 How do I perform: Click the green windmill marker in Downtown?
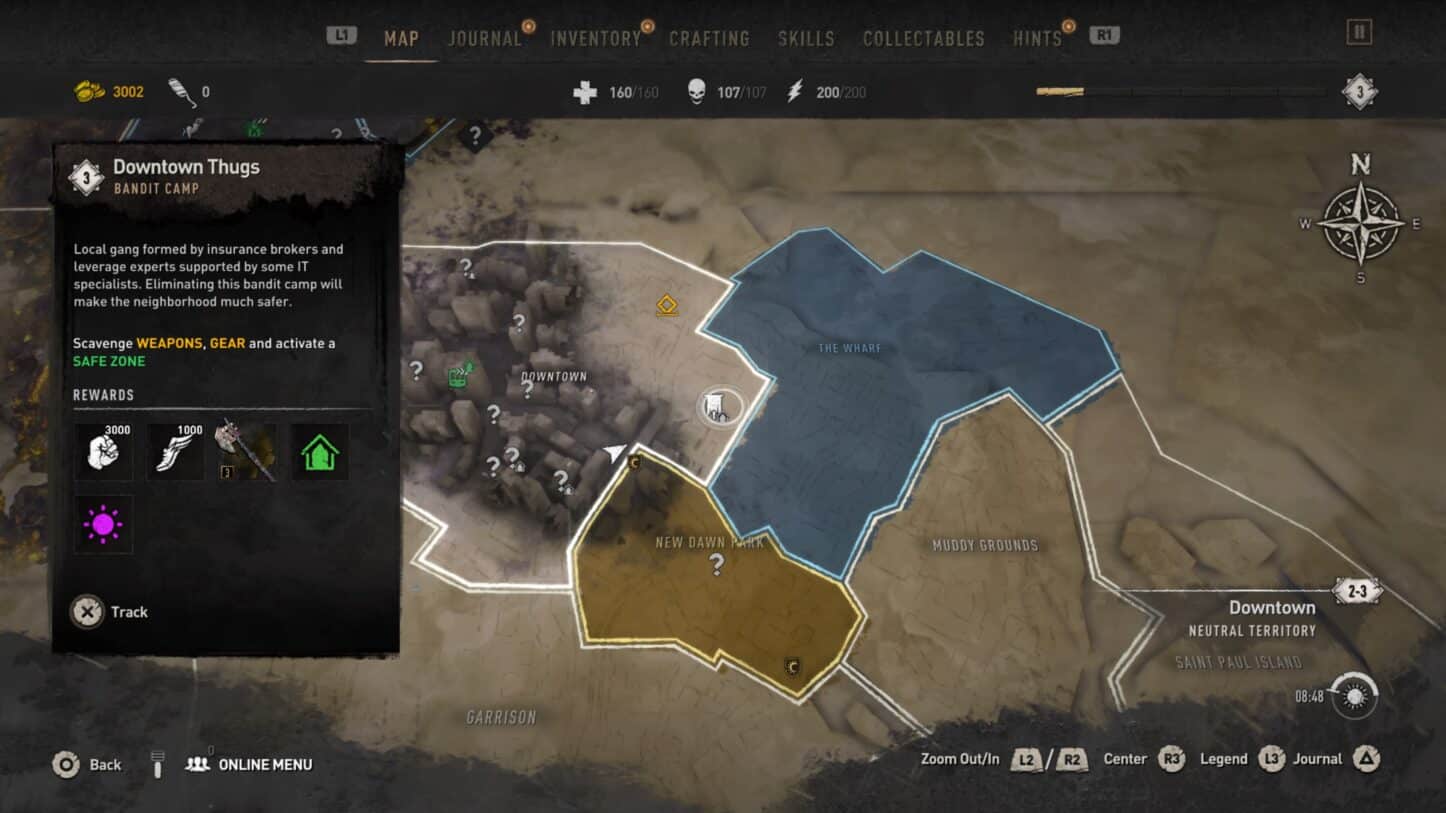pos(461,375)
